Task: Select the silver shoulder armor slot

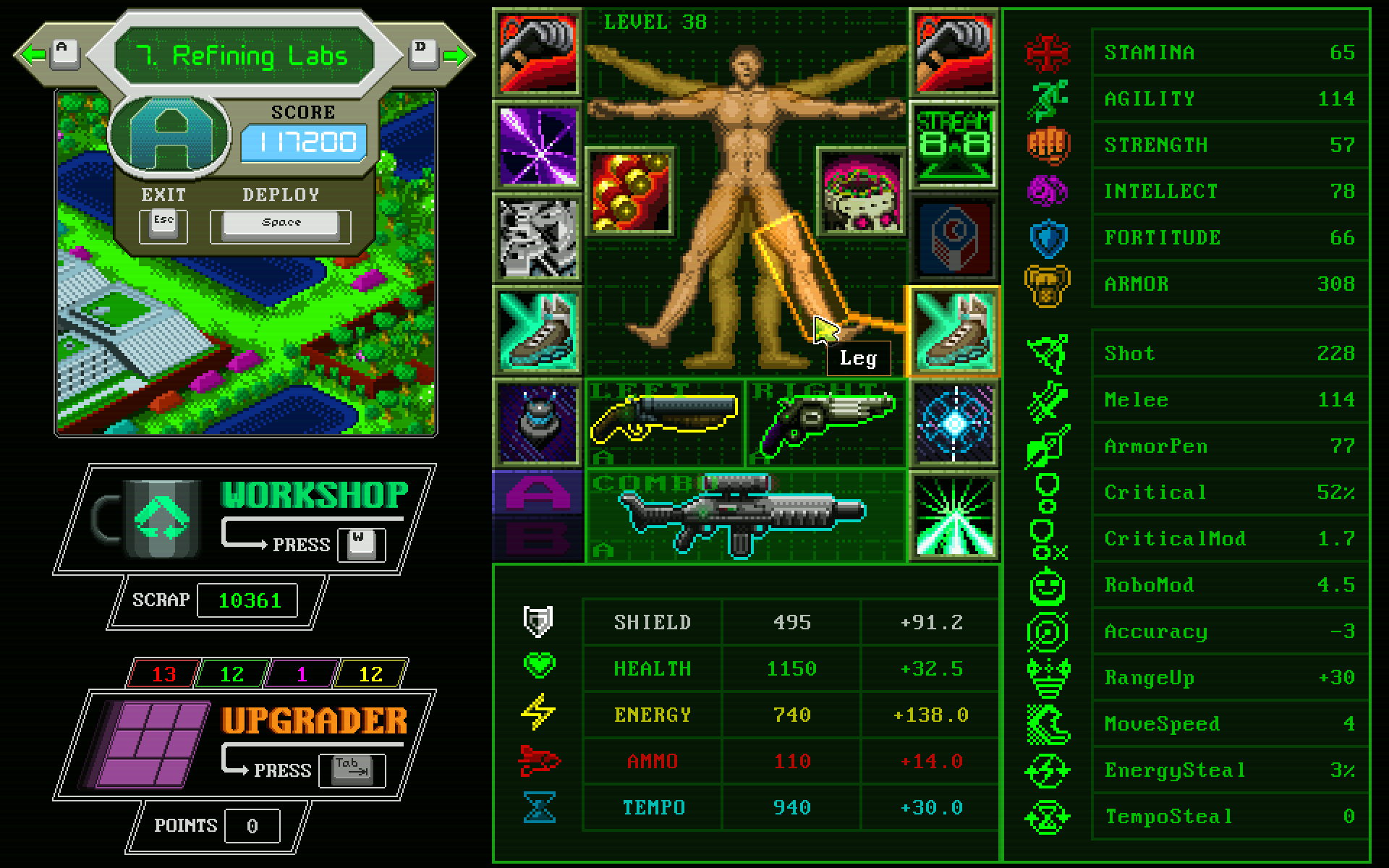Action: tap(537, 239)
